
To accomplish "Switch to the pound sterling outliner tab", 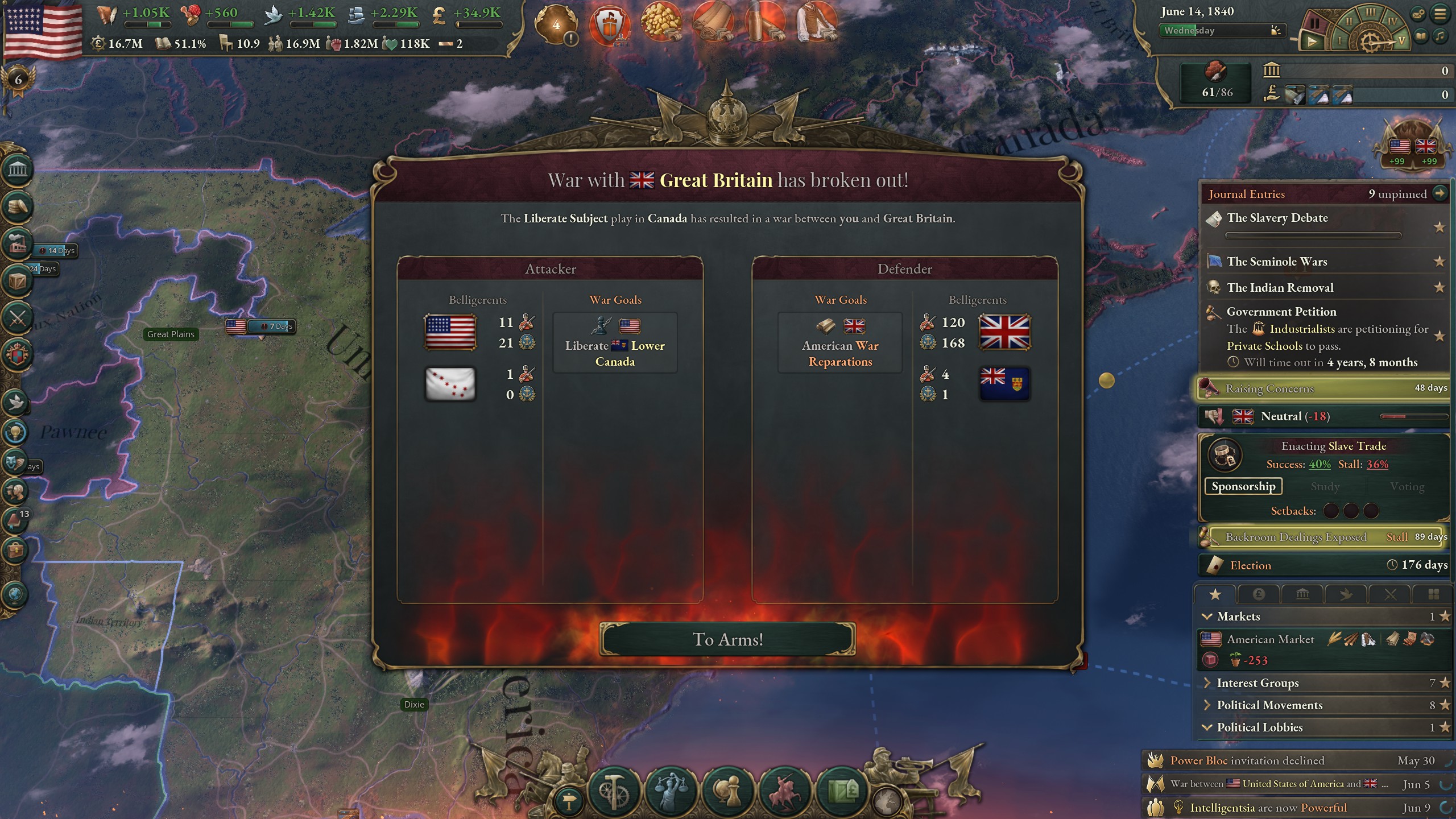I will [1259, 594].
